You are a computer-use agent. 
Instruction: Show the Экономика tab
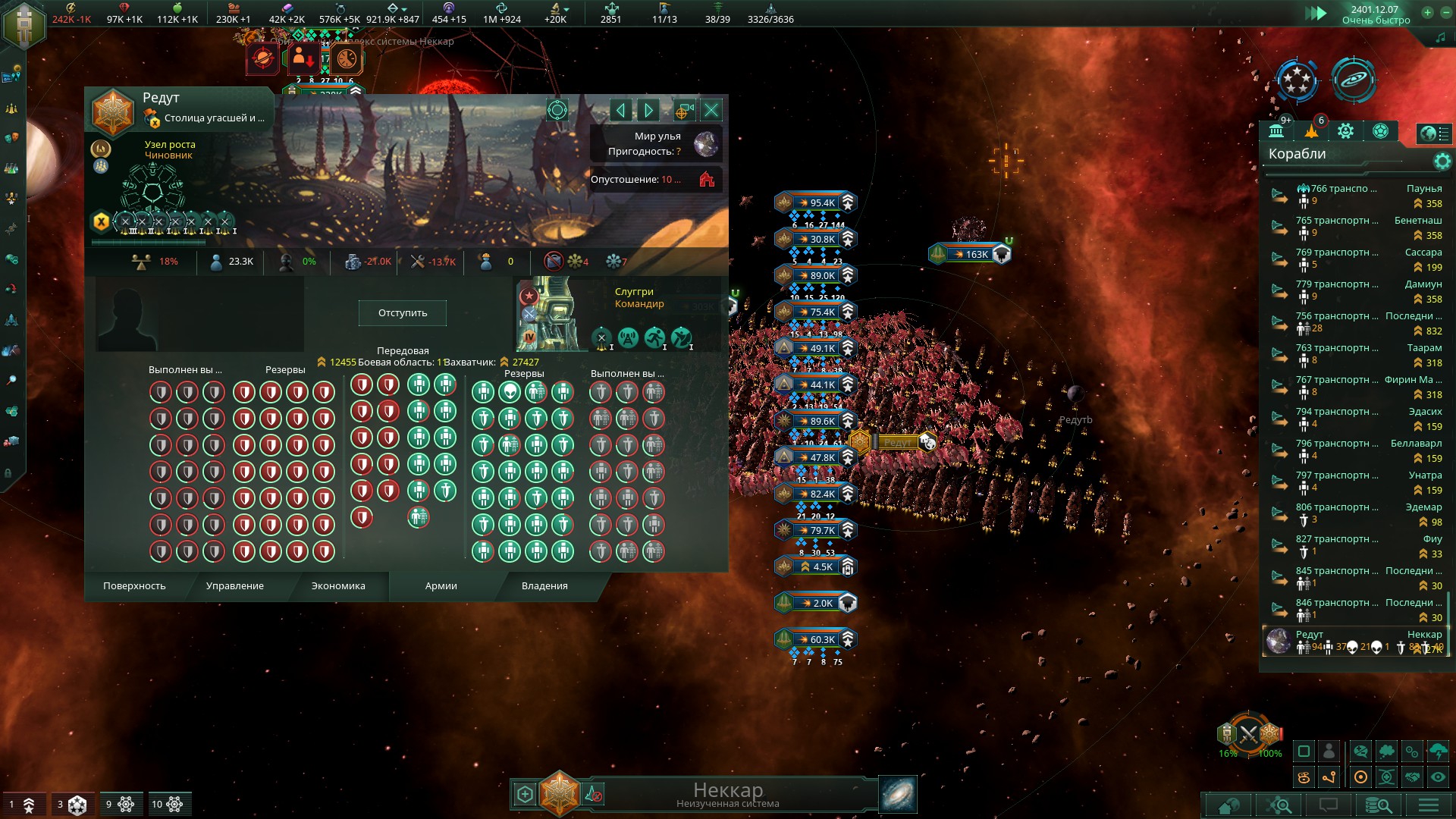click(x=338, y=586)
